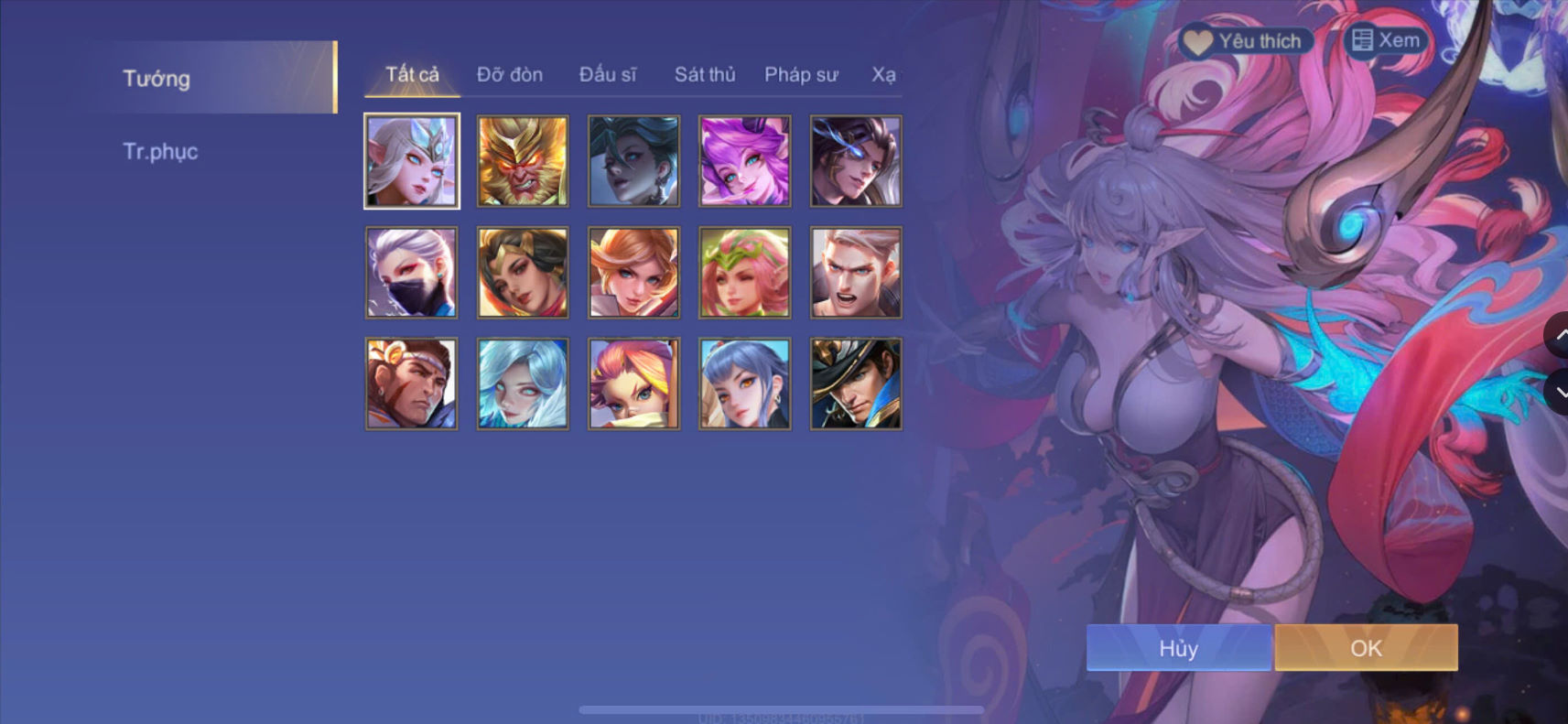Tap the up arrow chevron on right edge
Viewport: 1568px width, 724px height.
pyautogui.click(x=1560, y=336)
